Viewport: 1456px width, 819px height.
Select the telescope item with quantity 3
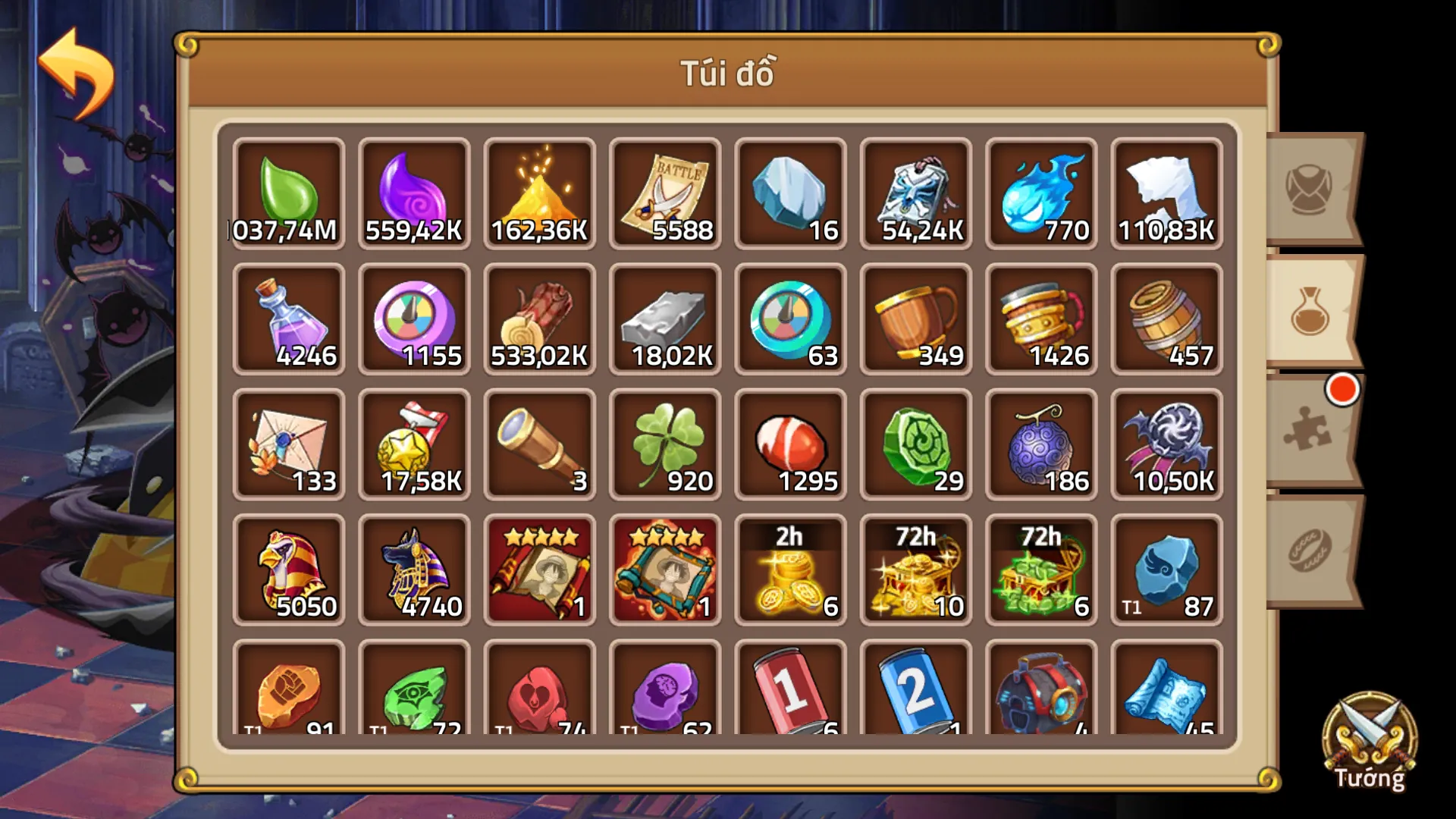540,444
